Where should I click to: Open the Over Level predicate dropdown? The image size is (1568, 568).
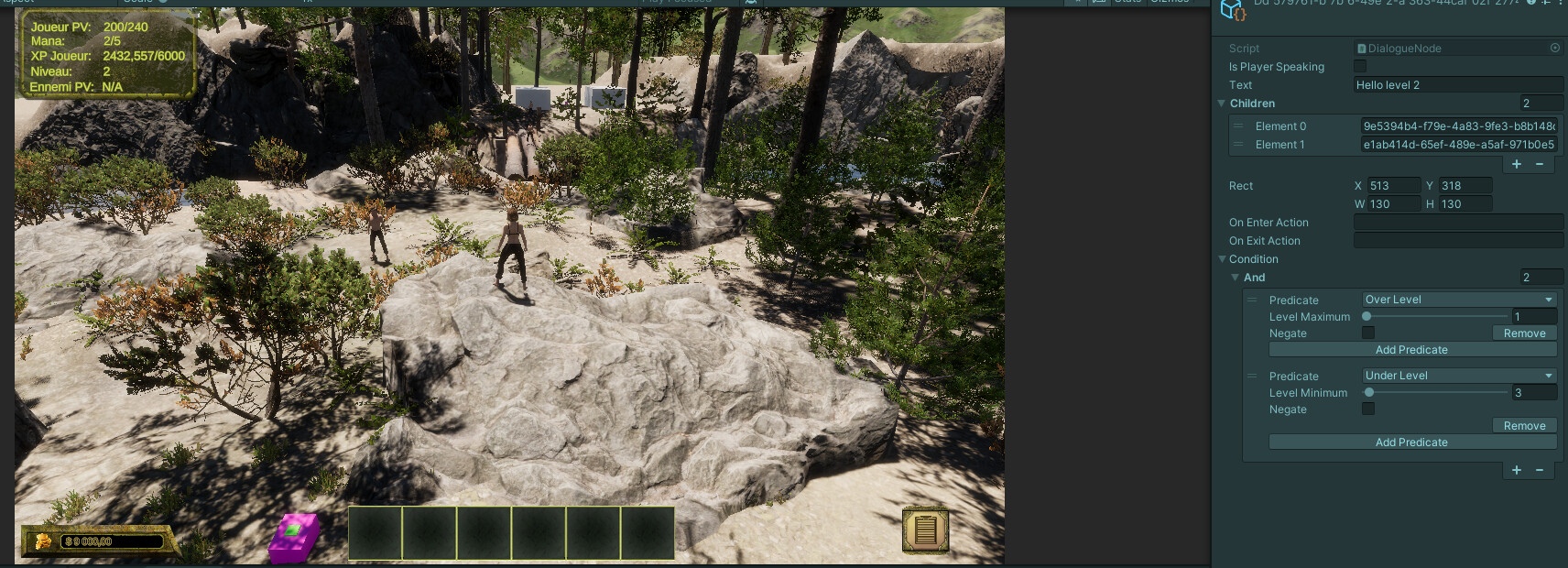1458,300
